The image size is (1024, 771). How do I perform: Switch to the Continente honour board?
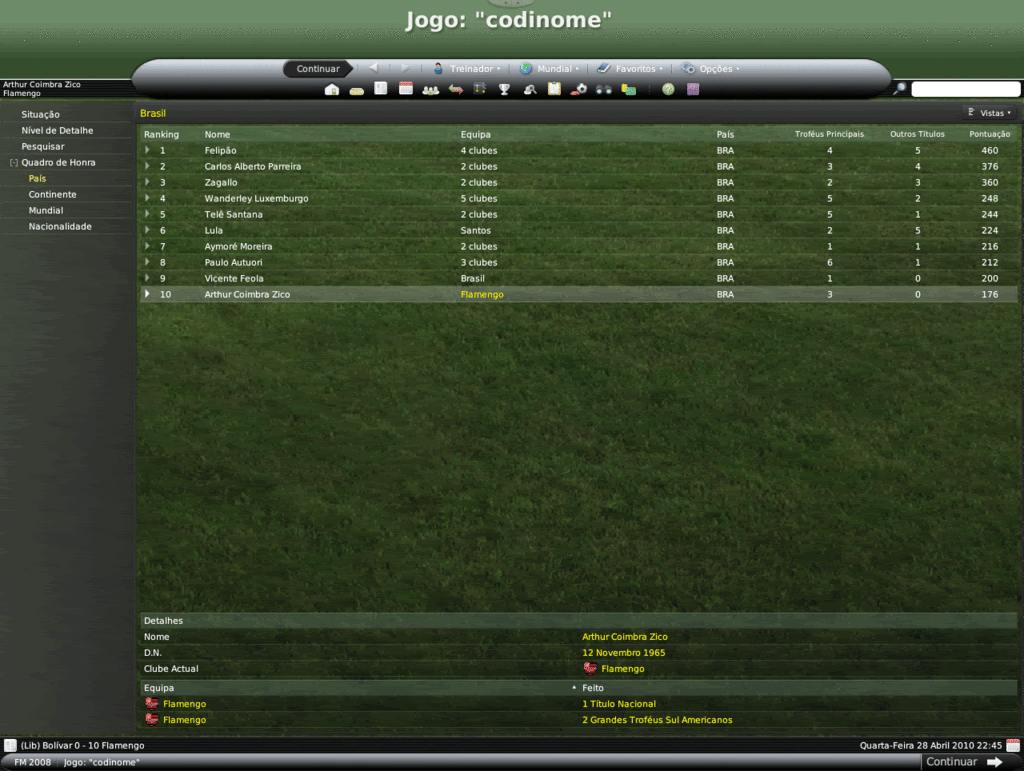52,195
